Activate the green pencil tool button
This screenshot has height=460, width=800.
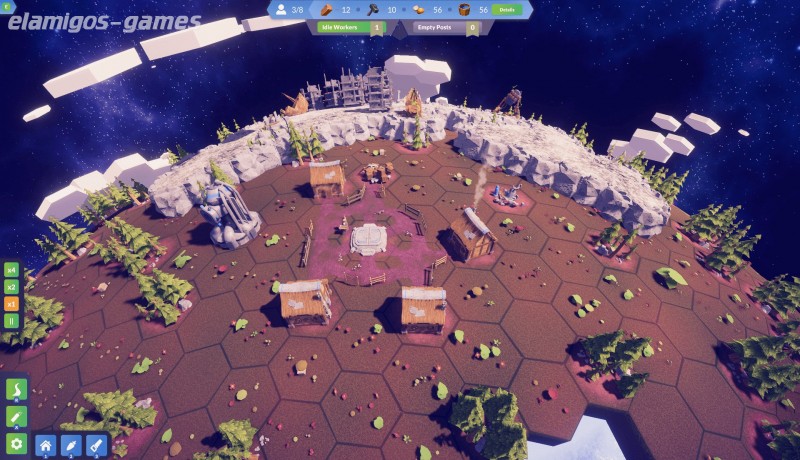[x=16, y=416]
